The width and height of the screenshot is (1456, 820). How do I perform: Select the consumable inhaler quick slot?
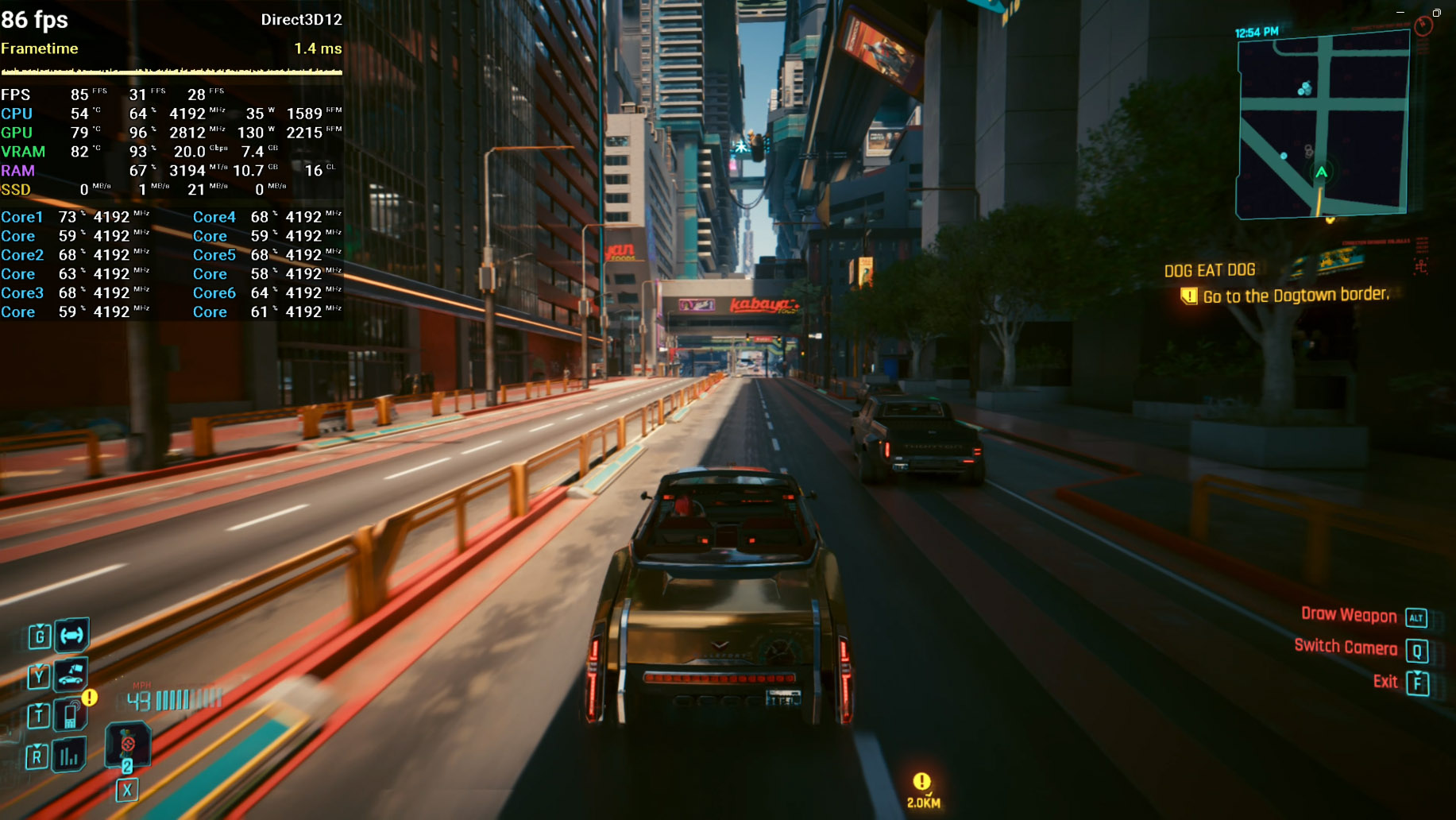127,745
